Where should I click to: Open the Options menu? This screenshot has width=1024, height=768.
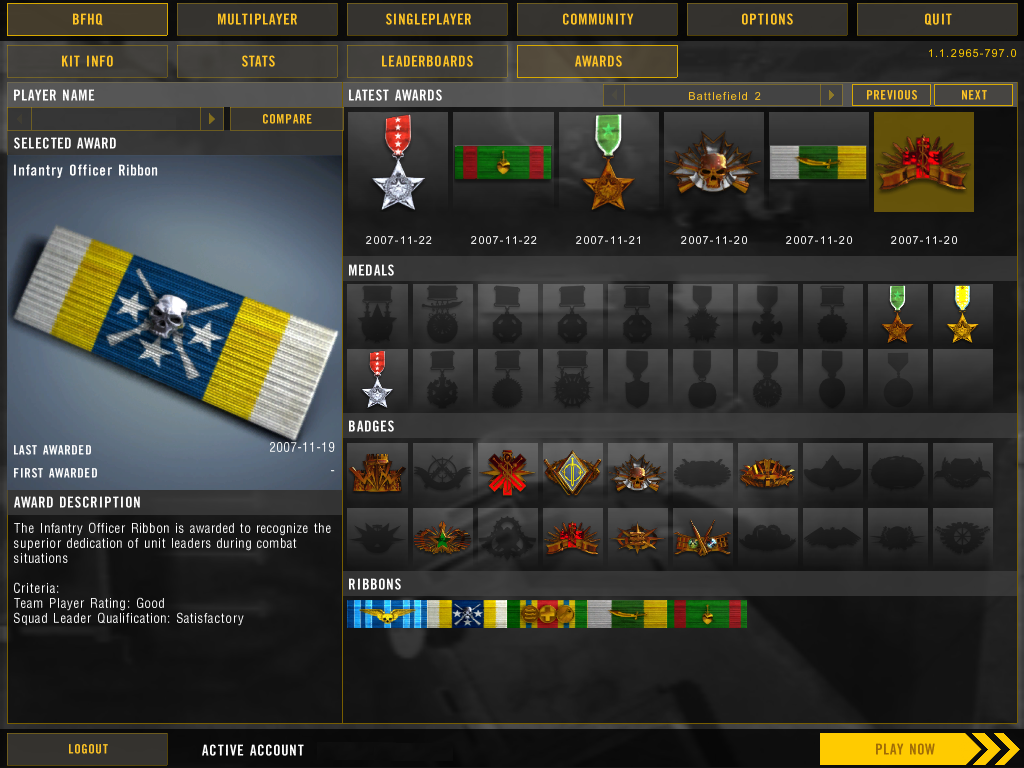[767, 19]
